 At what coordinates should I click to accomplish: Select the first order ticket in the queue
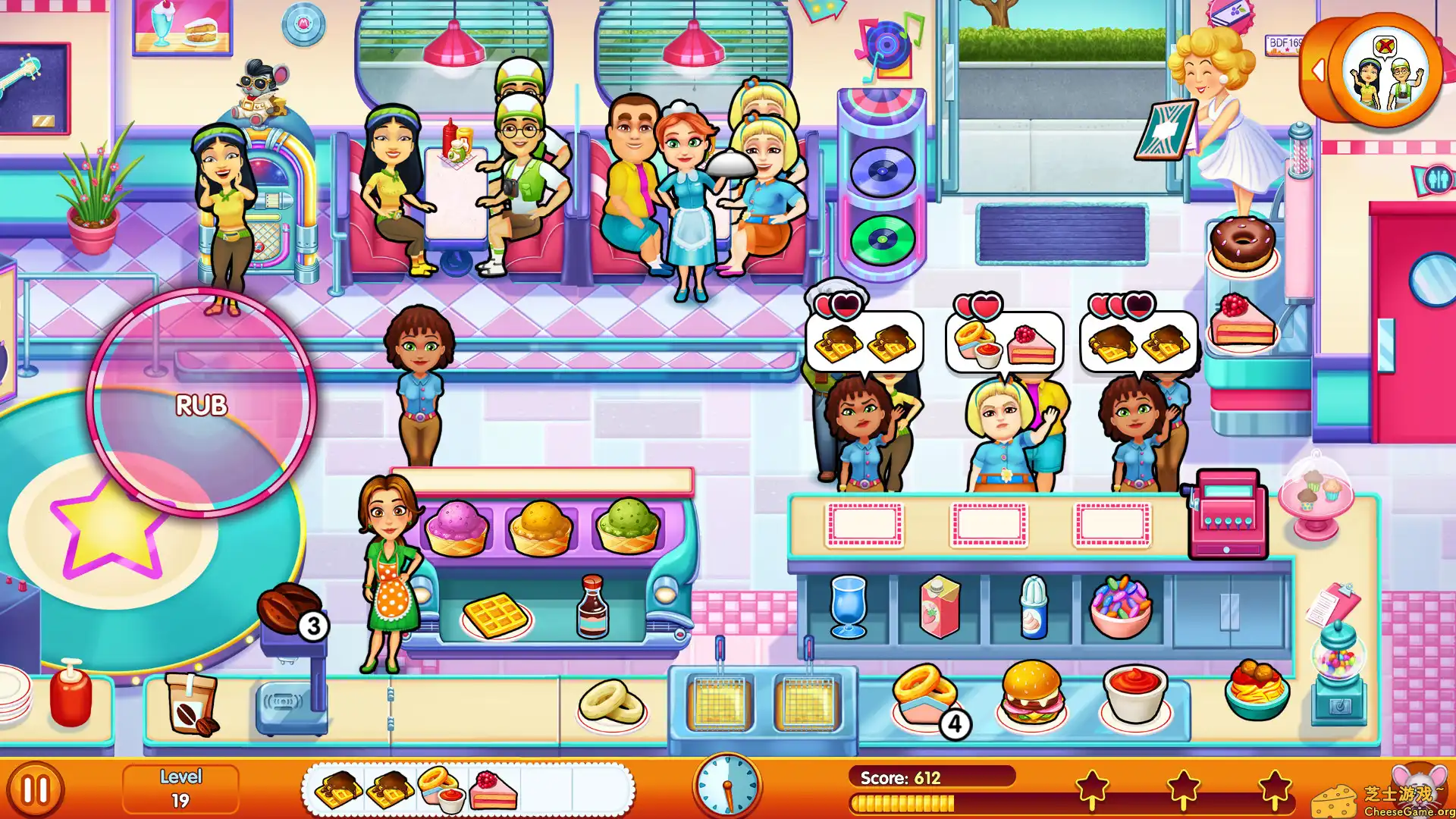pyautogui.click(x=336, y=789)
